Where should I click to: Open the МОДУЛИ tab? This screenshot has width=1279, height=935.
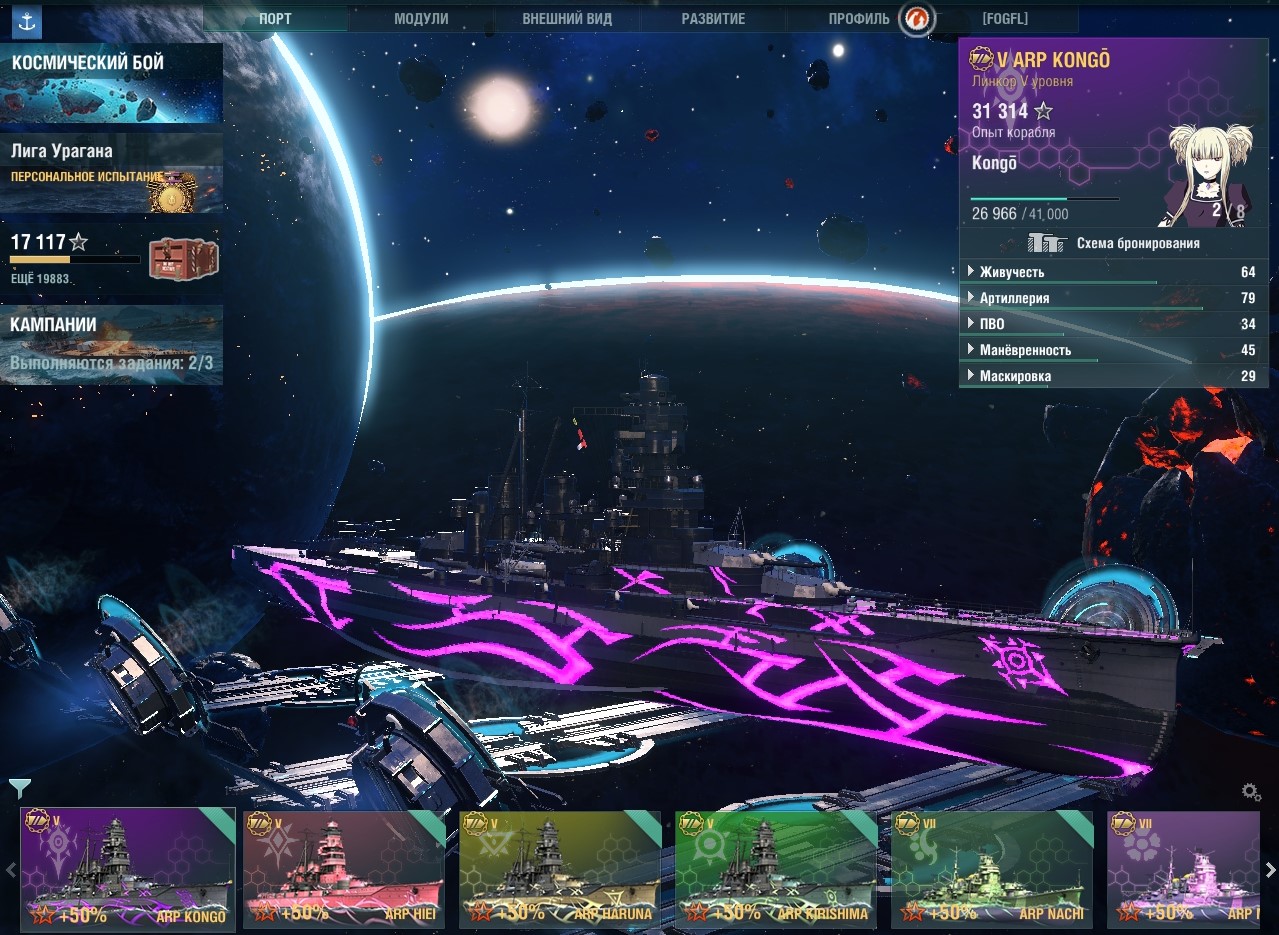coord(421,19)
